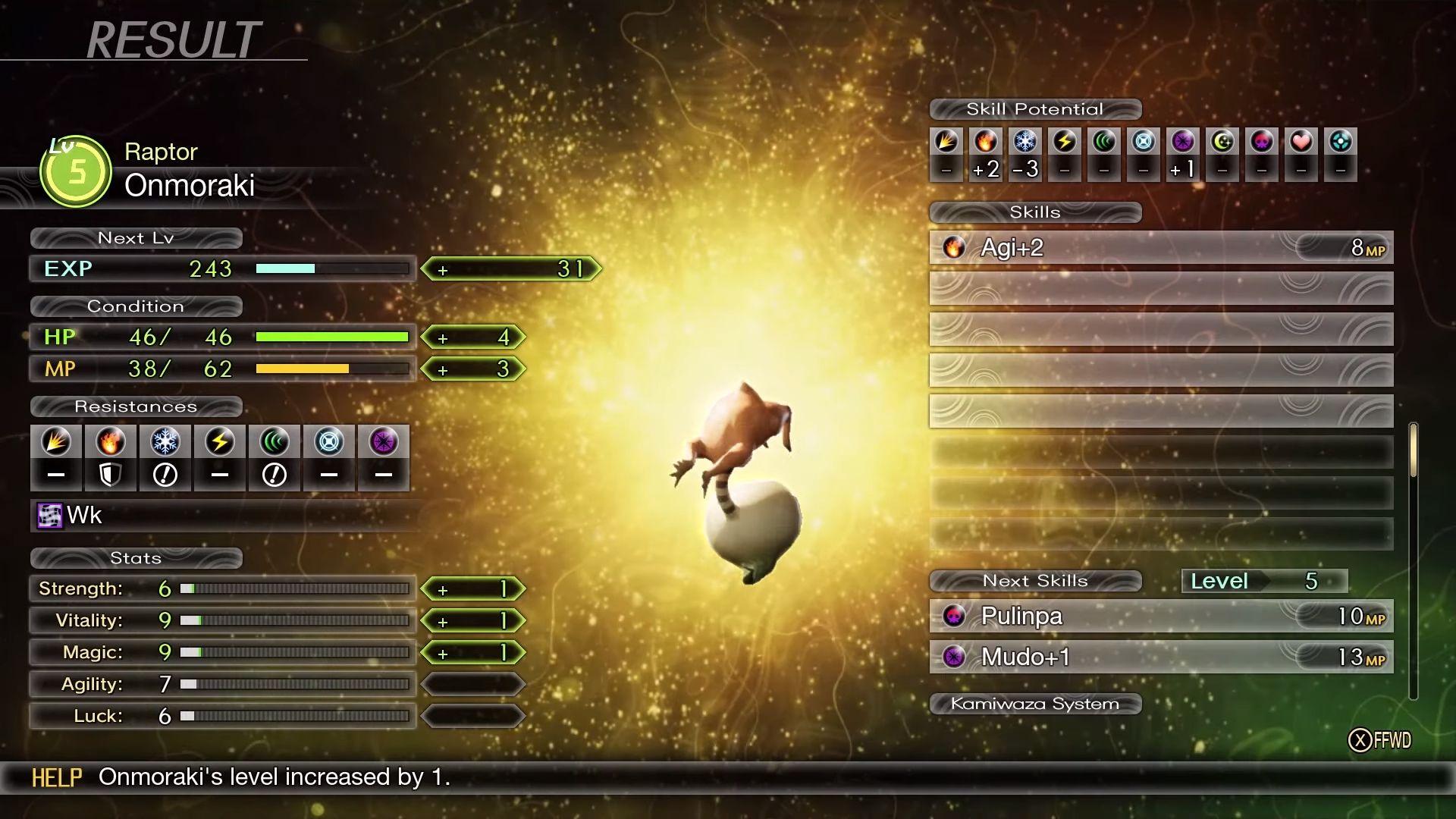This screenshot has height=819, width=1456.
Task: Select the Agi+2 skill row
Action: coord(1160,248)
